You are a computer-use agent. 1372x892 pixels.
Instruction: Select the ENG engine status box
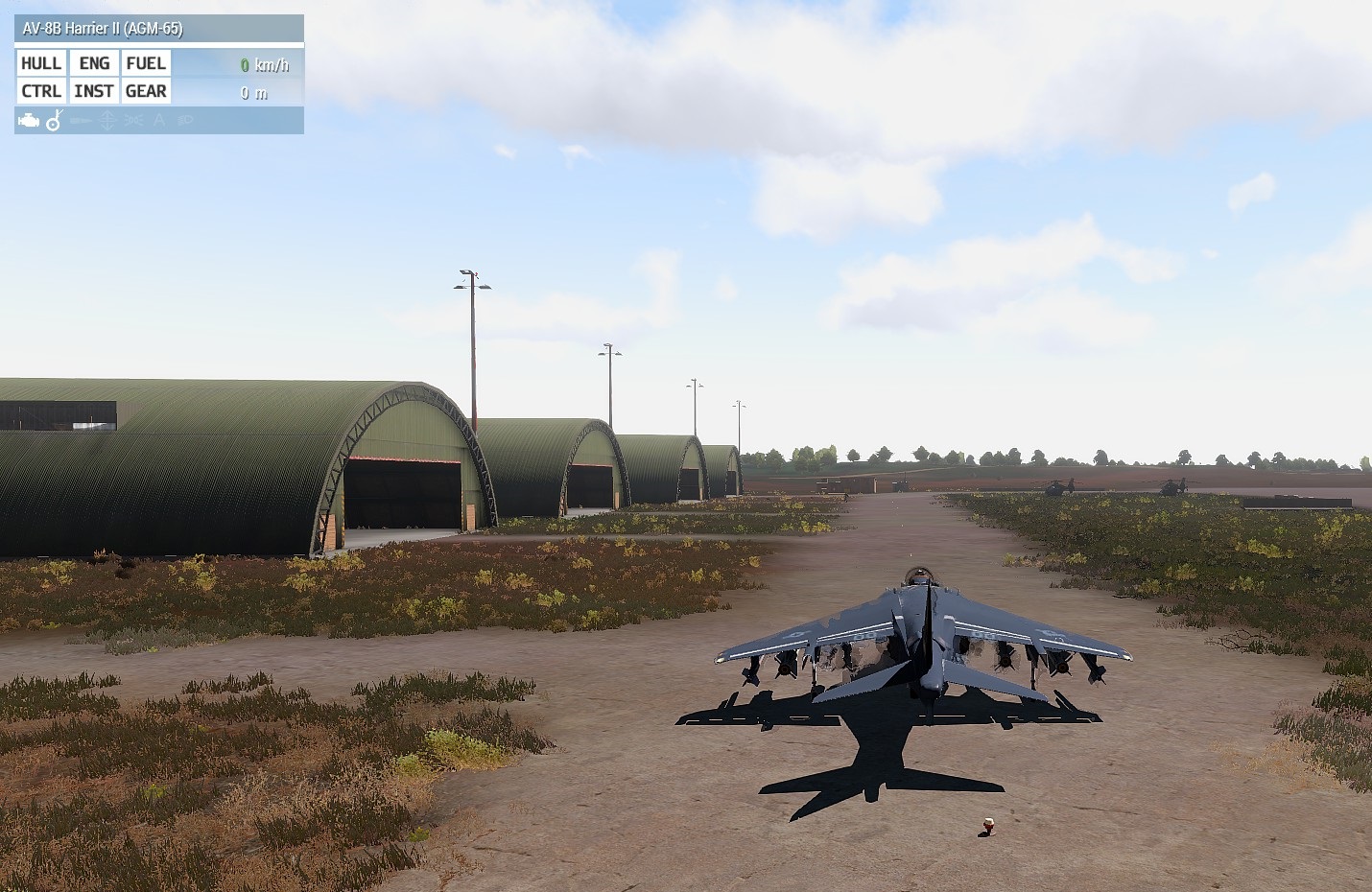(94, 63)
